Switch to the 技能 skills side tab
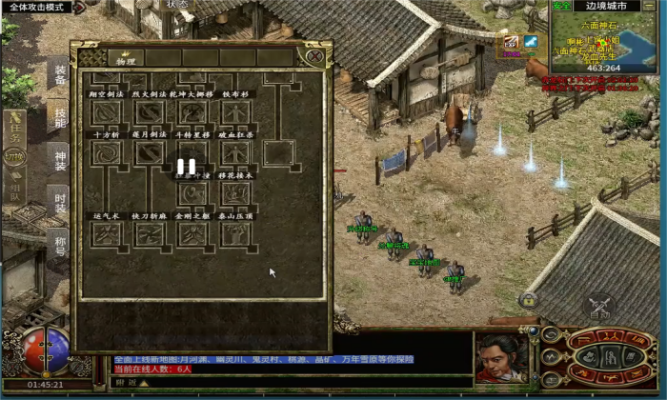 point(59,117)
